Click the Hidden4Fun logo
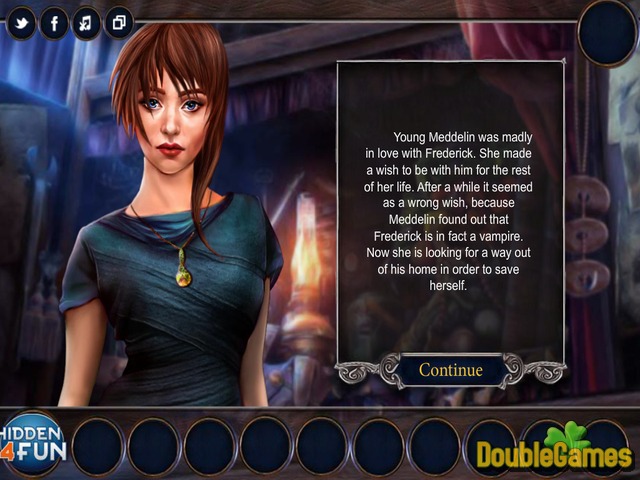Screen dimensions: 640x480 coord(32,440)
